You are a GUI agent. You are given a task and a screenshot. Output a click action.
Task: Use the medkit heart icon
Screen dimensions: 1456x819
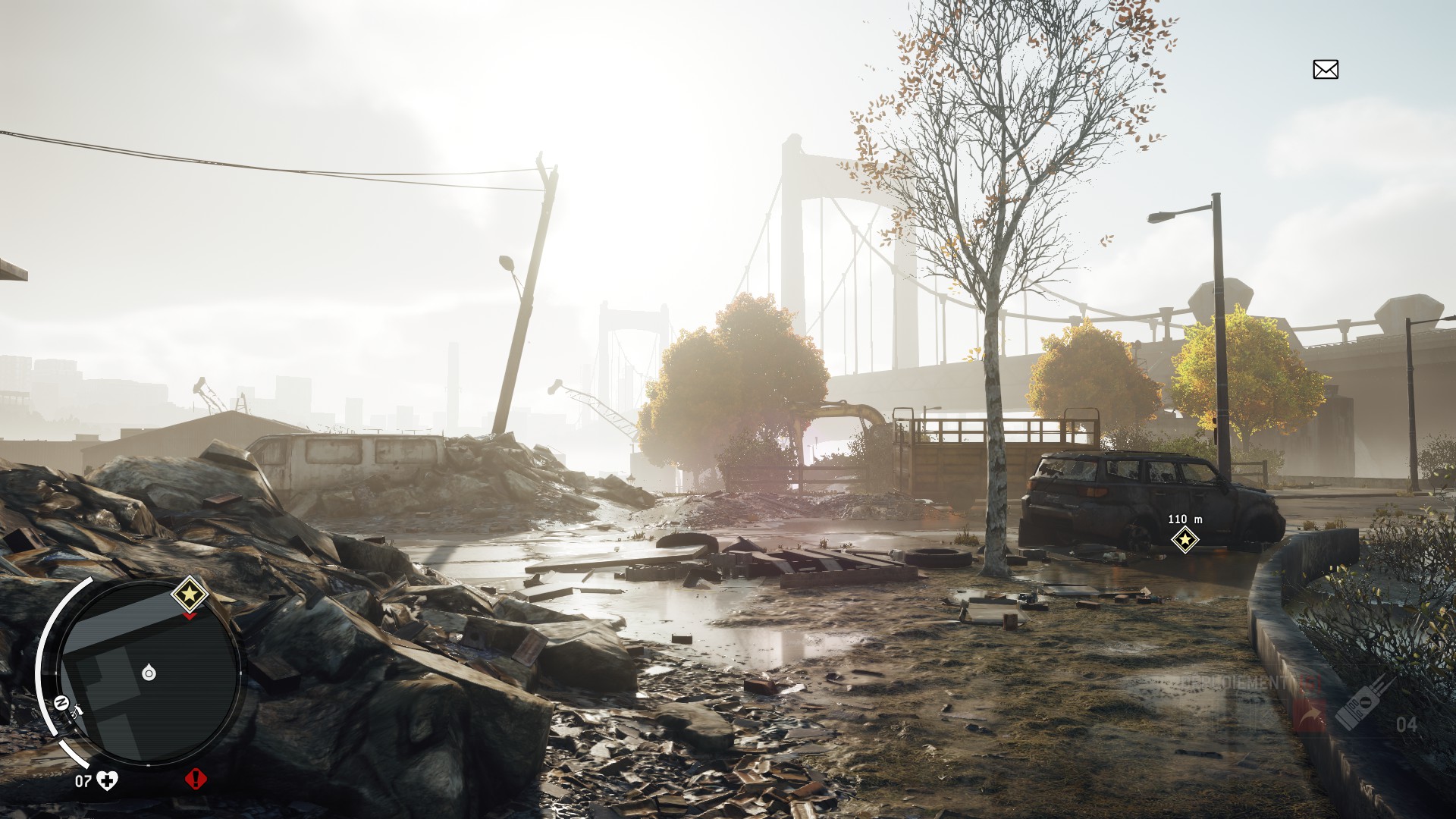pos(108,780)
